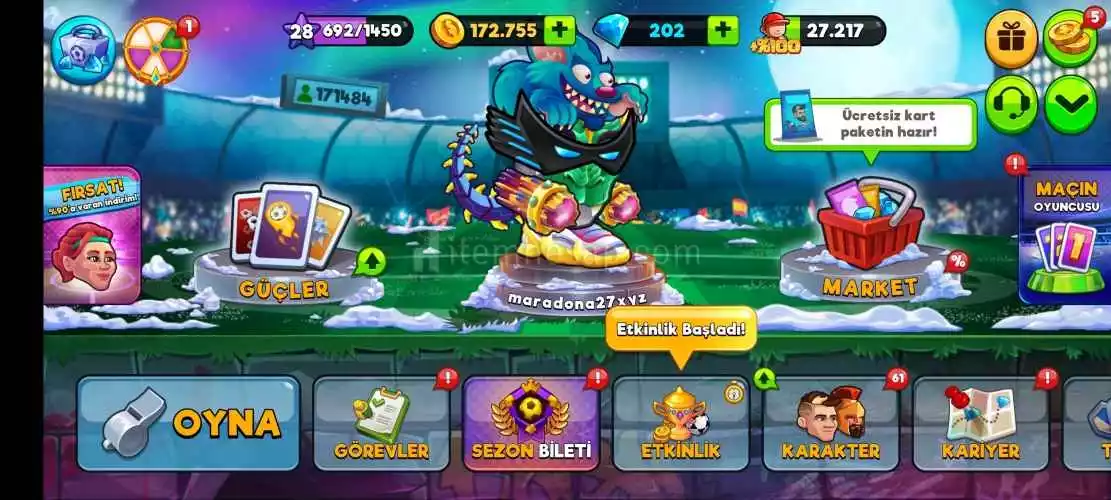Viewport: 1111px width, 500px height.
Task: Expand the green down-arrow menu
Action: click(x=1070, y=104)
